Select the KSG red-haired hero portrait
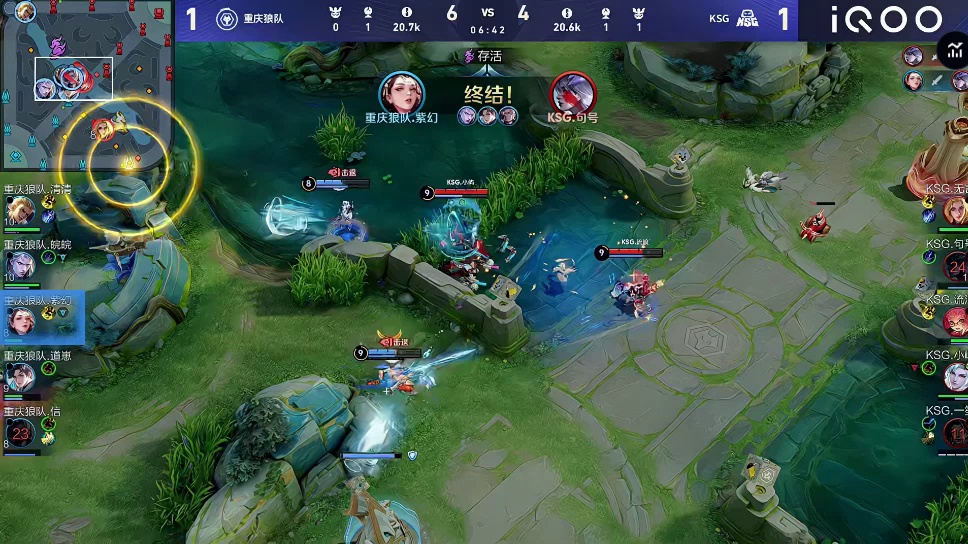The width and height of the screenshot is (968, 544). pyautogui.click(x=954, y=321)
